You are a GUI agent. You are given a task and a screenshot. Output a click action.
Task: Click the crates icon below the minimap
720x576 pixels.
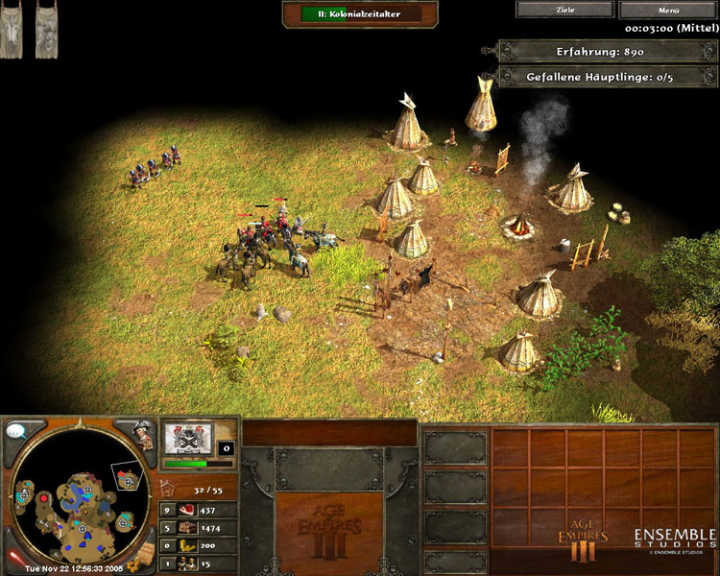click(142, 551)
